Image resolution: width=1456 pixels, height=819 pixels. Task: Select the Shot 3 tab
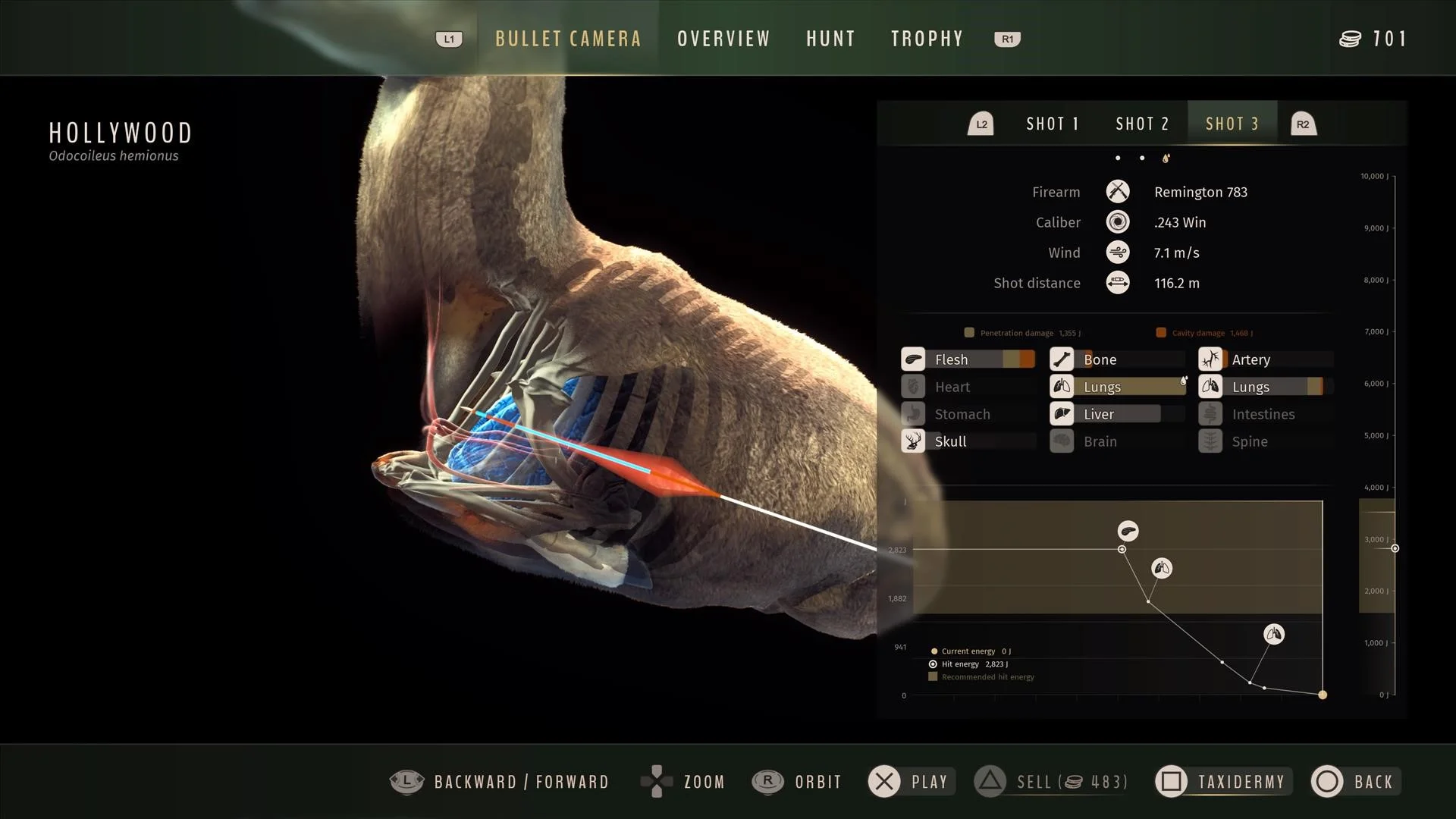1232,124
